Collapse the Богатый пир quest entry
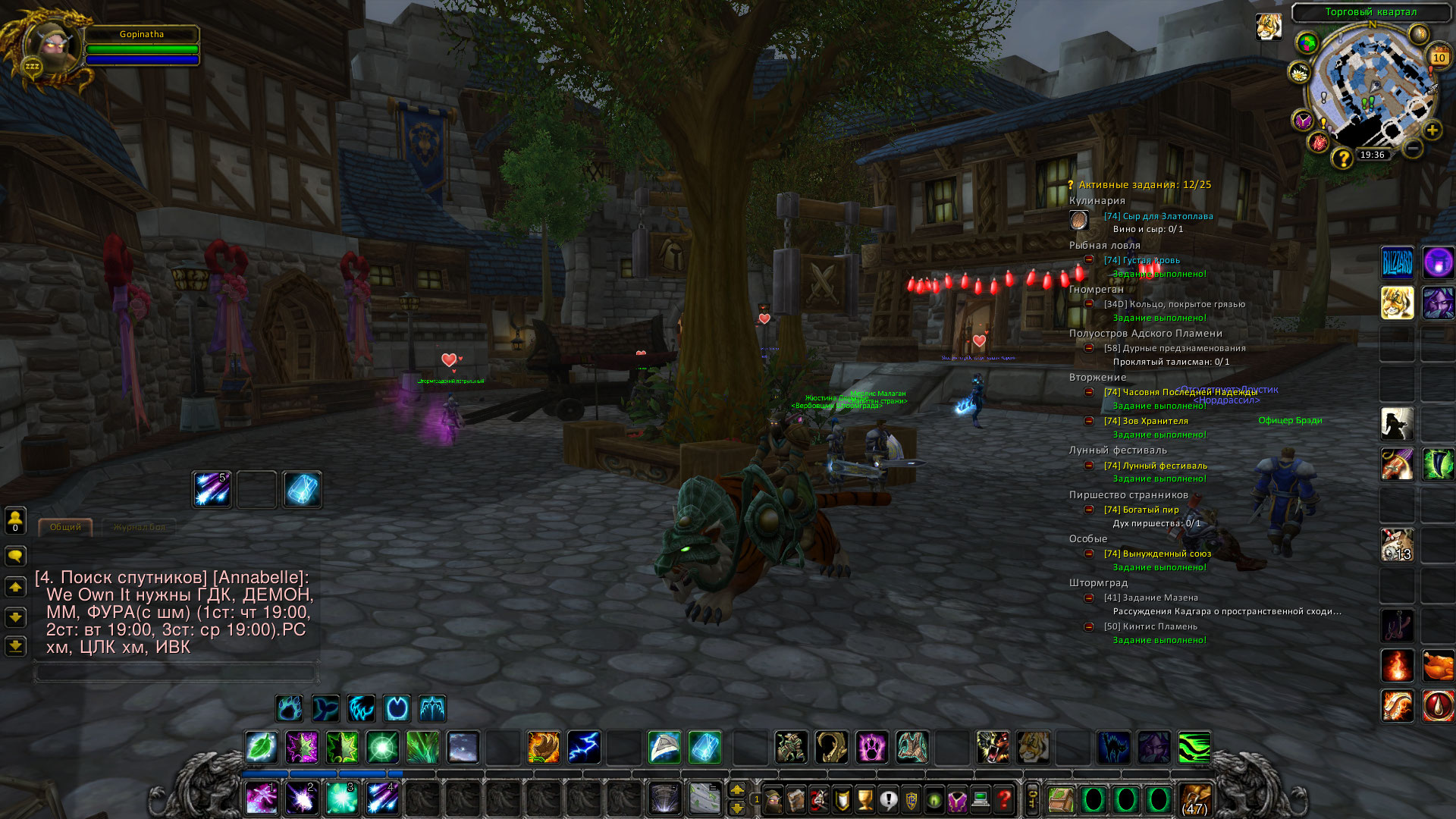This screenshot has height=819, width=1456. 1090,510
